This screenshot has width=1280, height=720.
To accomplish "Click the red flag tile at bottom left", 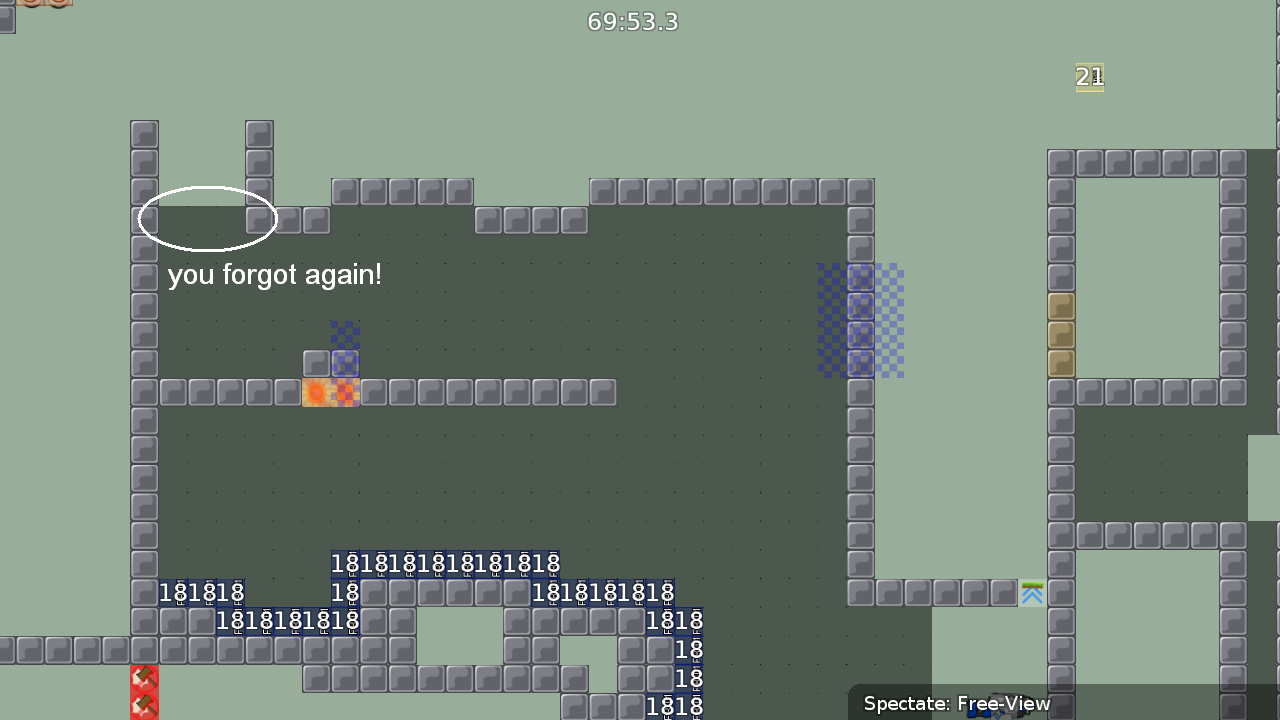I will pyautogui.click(x=144, y=678).
